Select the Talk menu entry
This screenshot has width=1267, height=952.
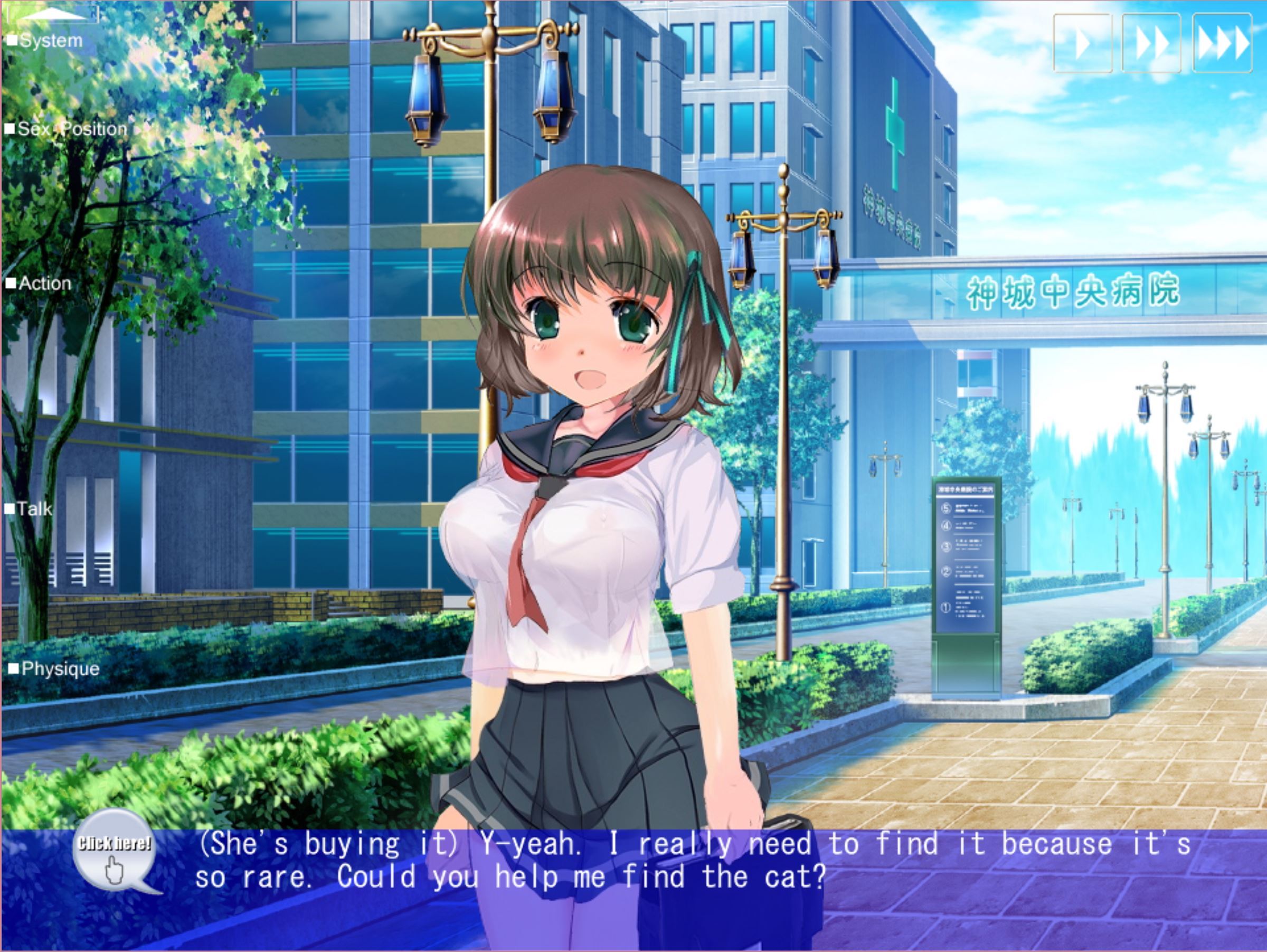pyautogui.click(x=30, y=509)
